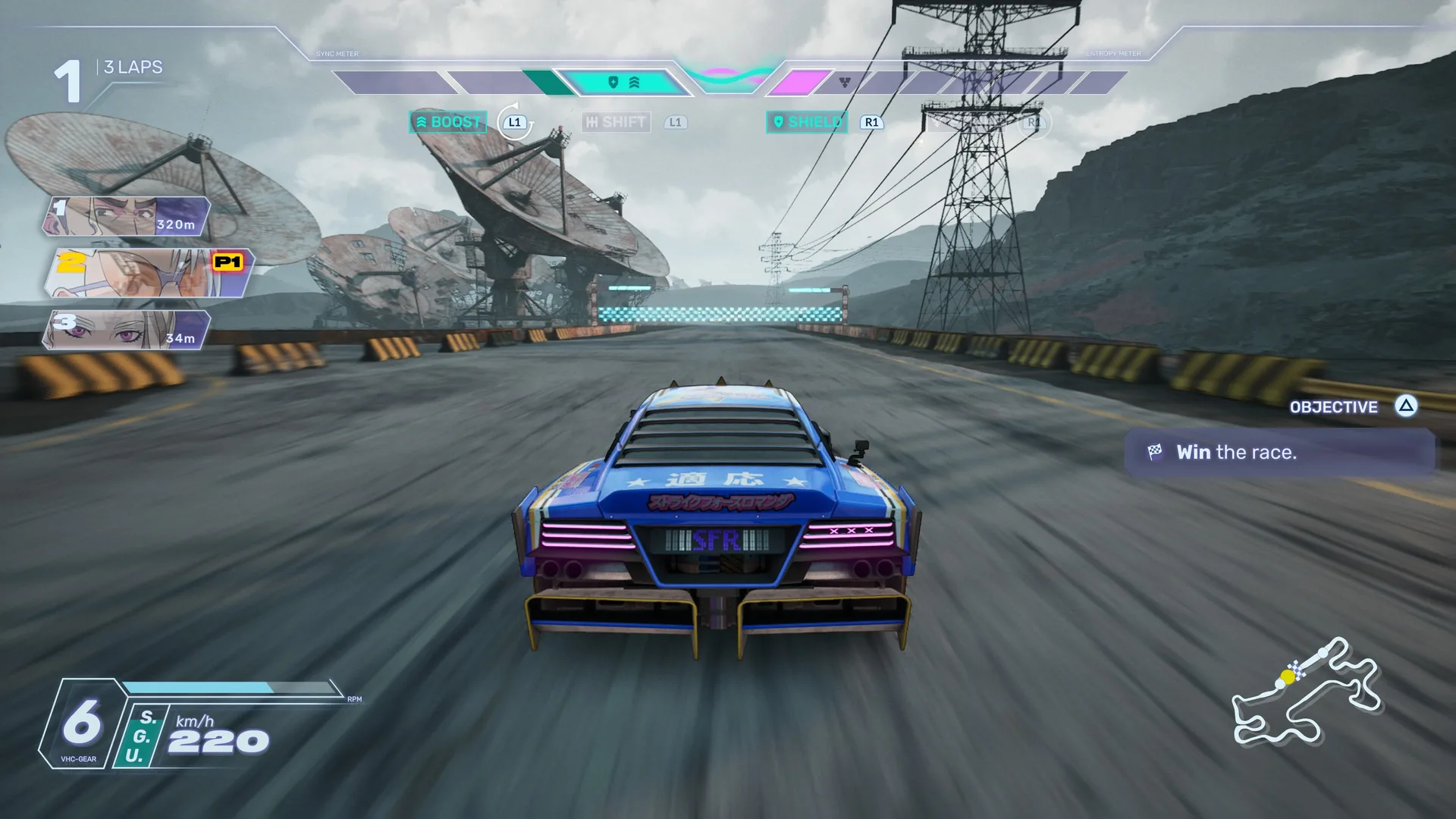Select the greyed-out SHIFT ability
This screenshot has width=1456, height=819.
[617, 122]
